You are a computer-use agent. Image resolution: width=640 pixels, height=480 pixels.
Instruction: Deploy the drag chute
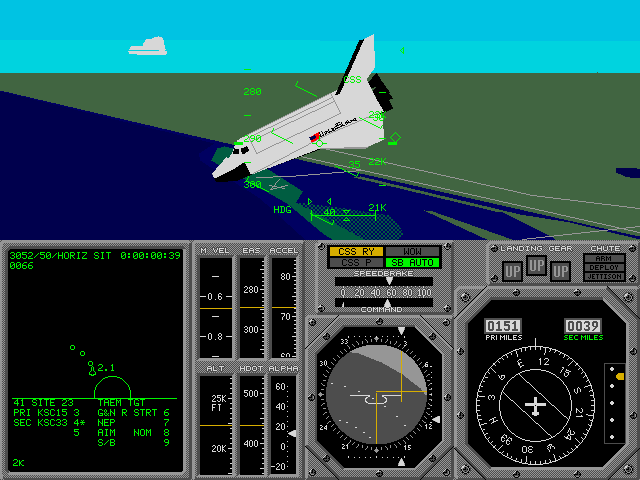(x=604, y=268)
